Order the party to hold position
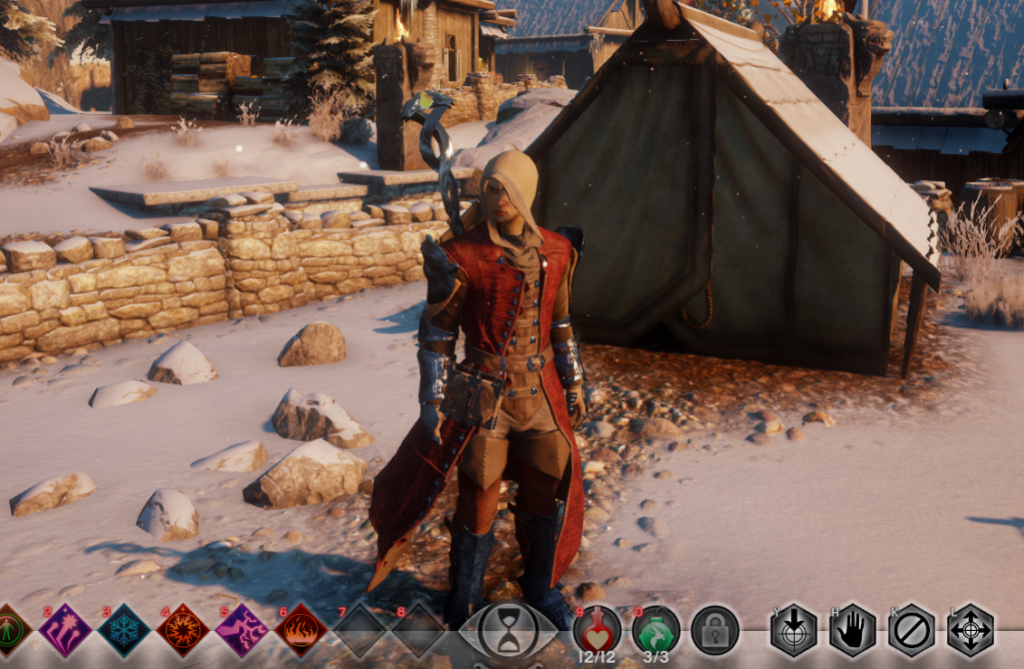 [853, 630]
